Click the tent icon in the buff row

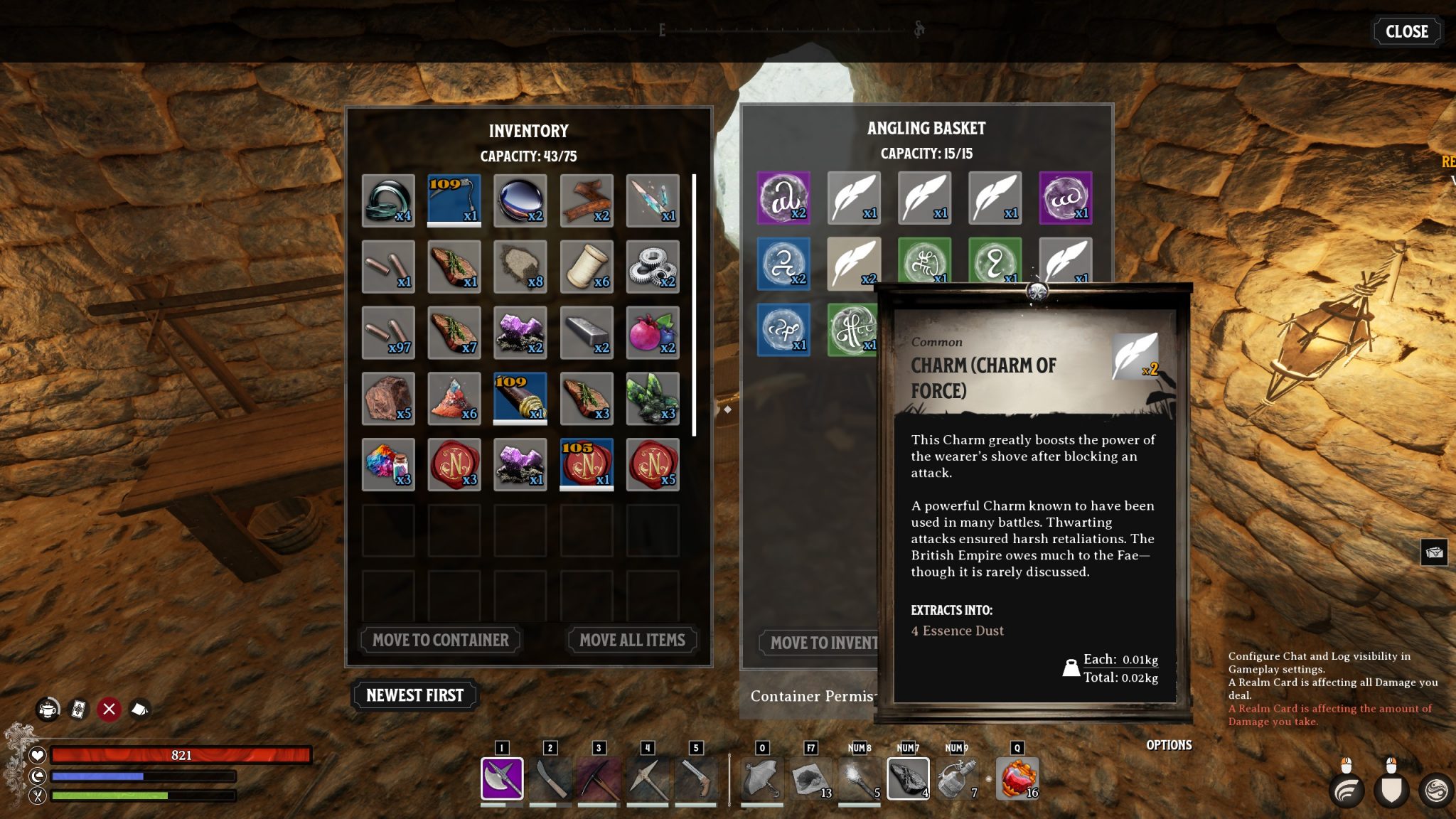[x=139, y=708]
